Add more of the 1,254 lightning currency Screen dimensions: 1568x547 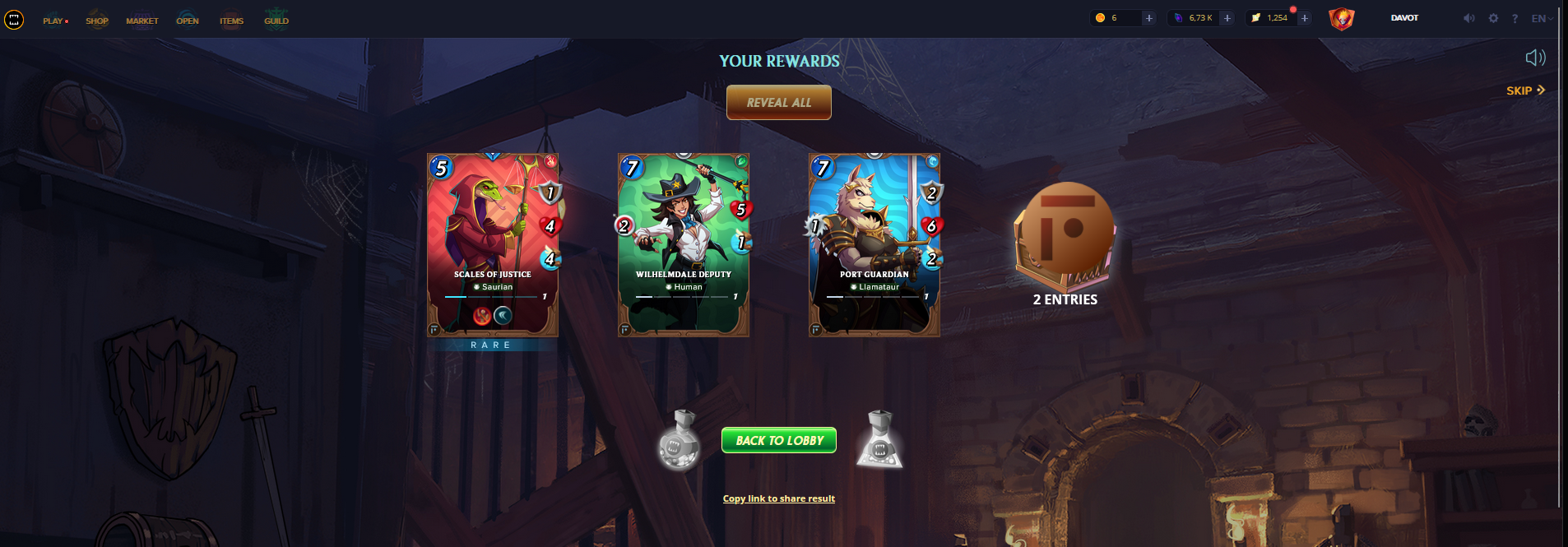pyautogui.click(x=1304, y=18)
